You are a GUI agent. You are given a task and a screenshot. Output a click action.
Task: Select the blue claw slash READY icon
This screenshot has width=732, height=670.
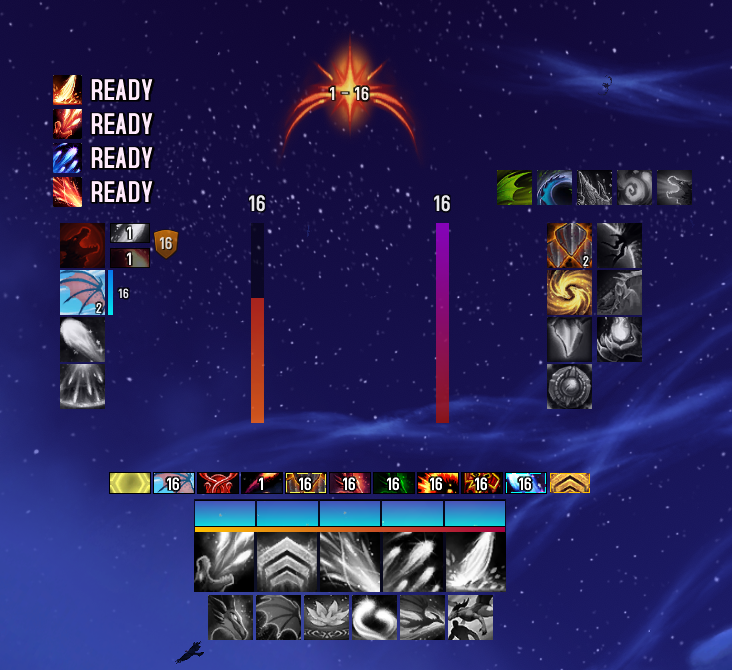click(67, 158)
